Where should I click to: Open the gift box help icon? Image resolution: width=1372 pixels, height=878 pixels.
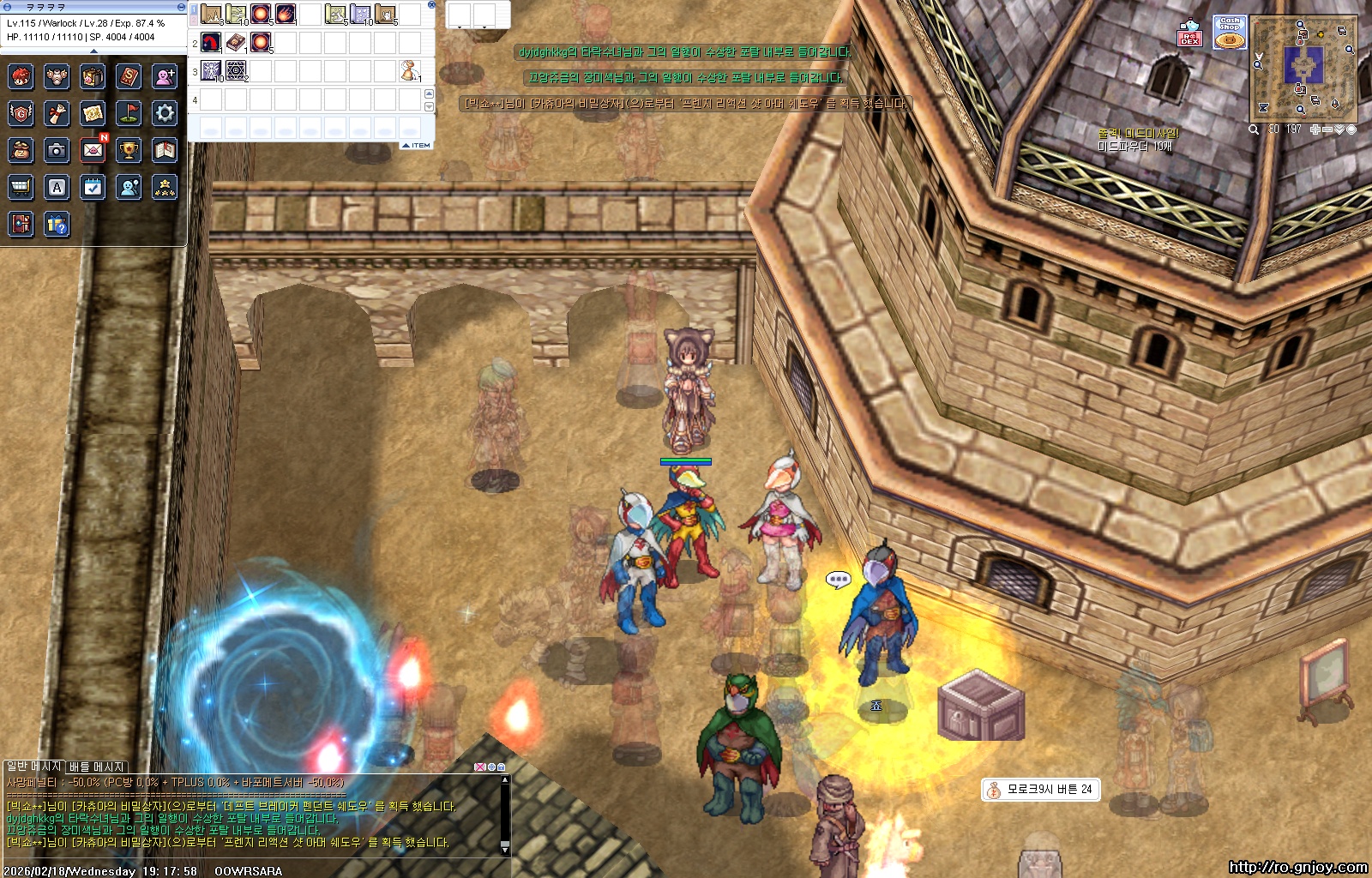(x=57, y=225)
